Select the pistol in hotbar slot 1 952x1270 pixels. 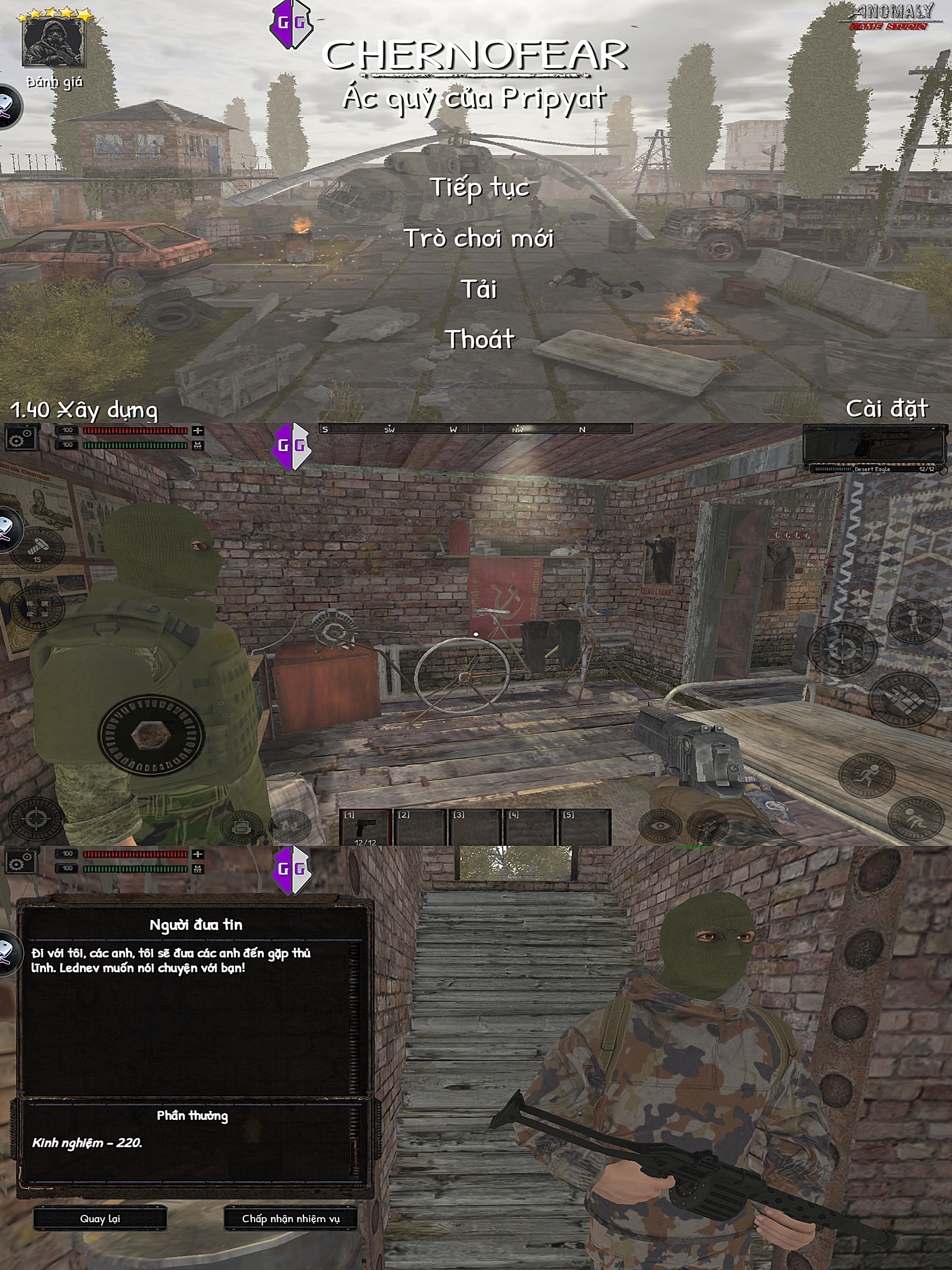click(x=365, y=828)
